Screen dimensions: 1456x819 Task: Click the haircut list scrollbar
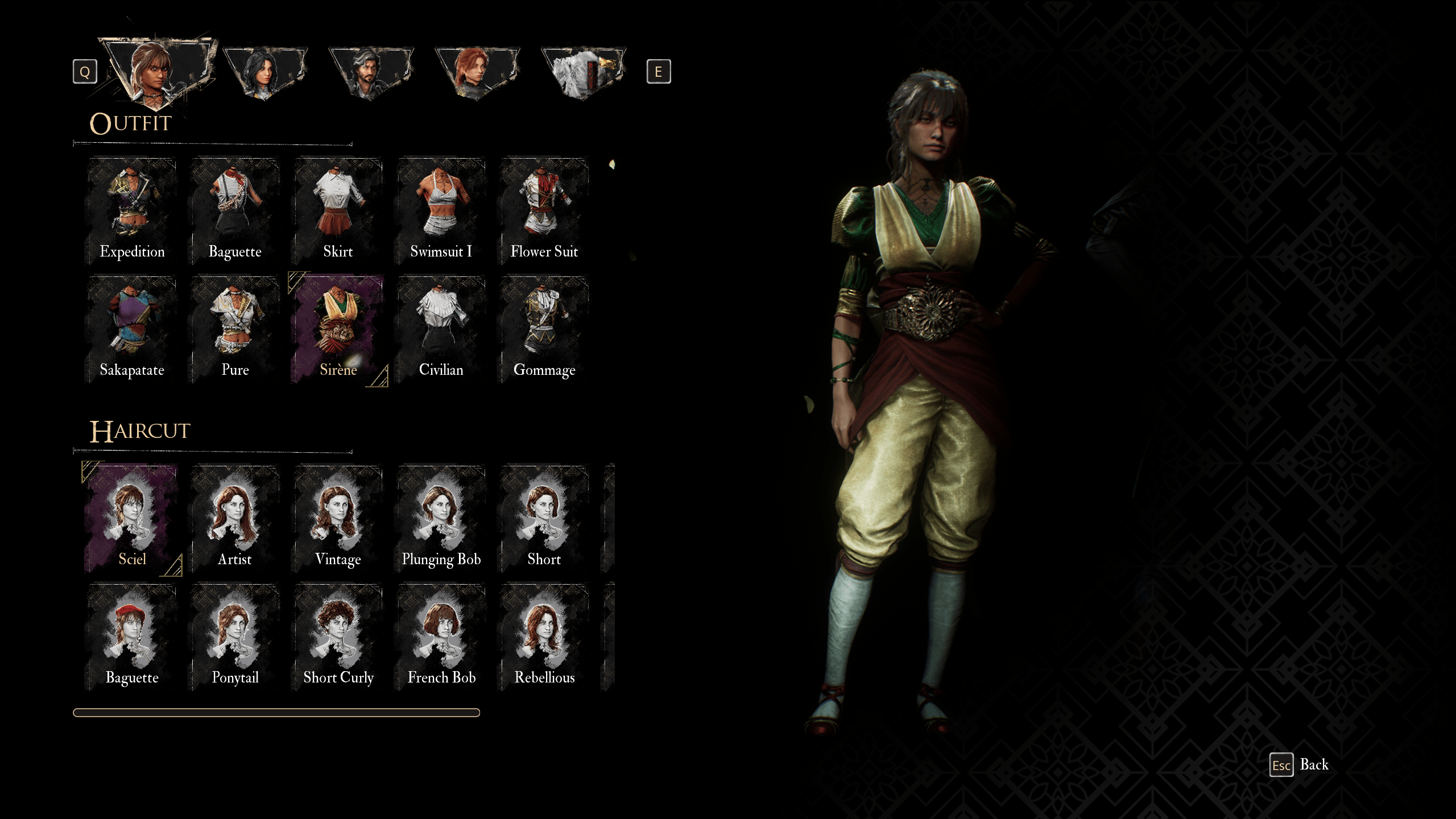point(276,711)
